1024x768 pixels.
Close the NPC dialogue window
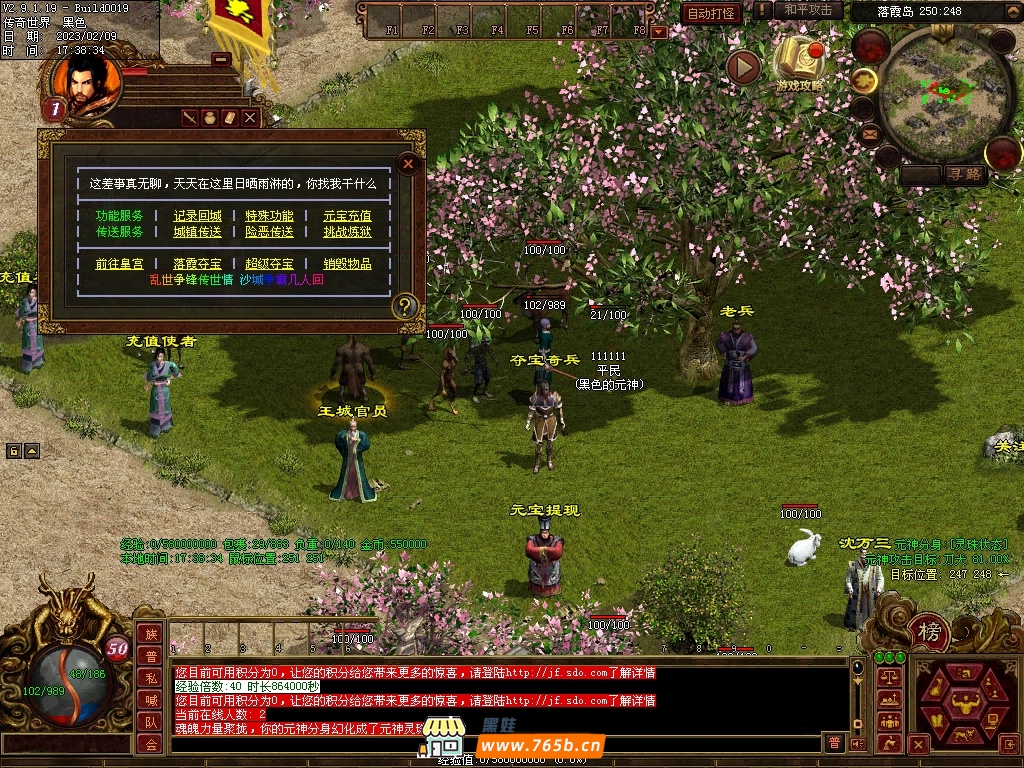[408, 164]
